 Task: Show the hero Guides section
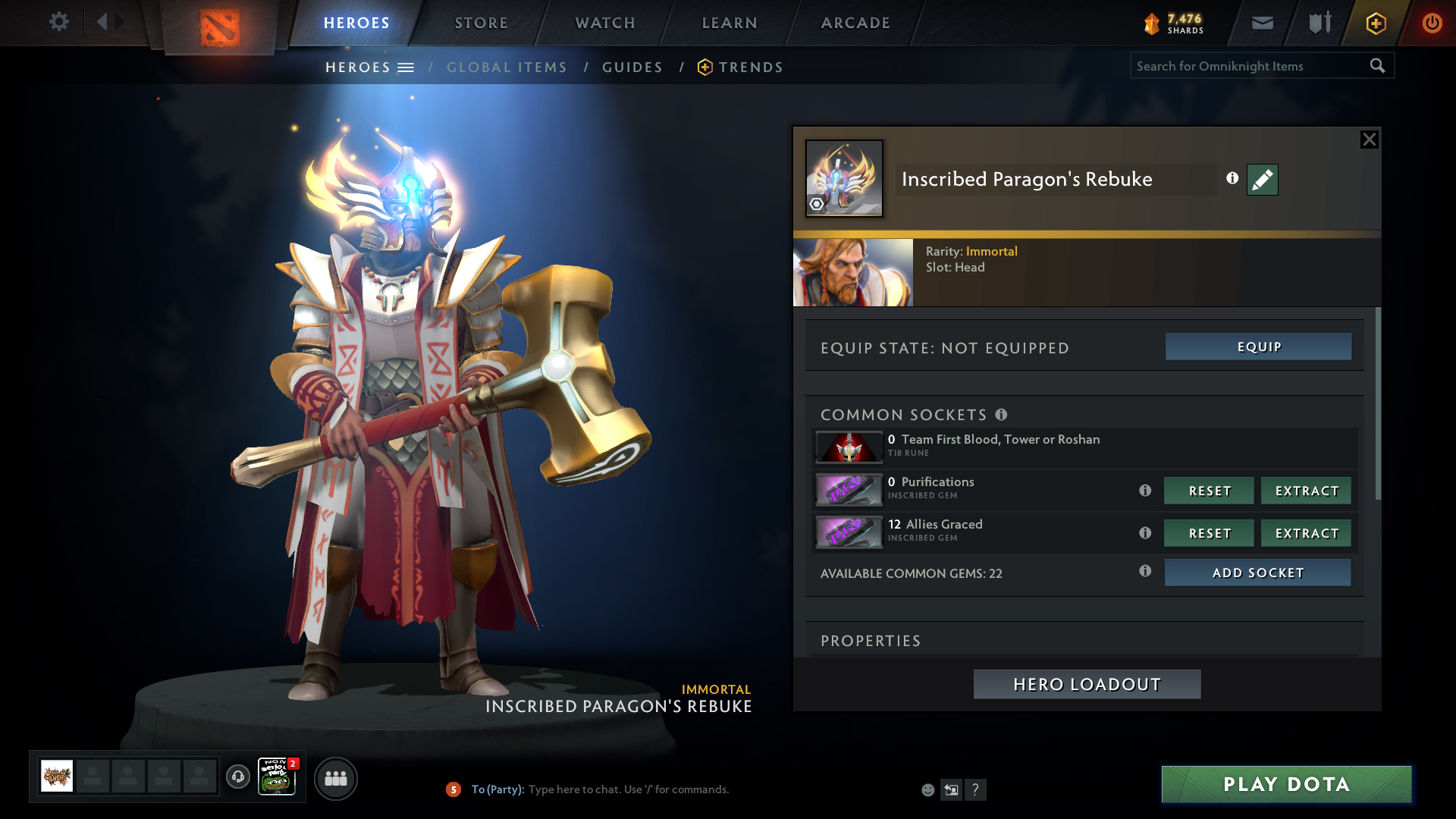point(632,67)
